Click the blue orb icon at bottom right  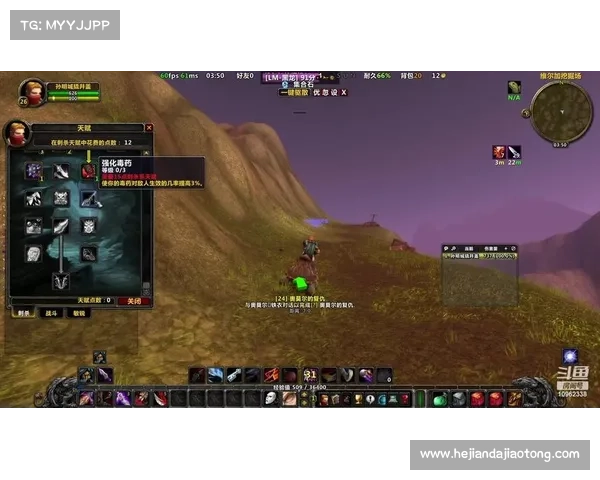[x=569, y=355]
